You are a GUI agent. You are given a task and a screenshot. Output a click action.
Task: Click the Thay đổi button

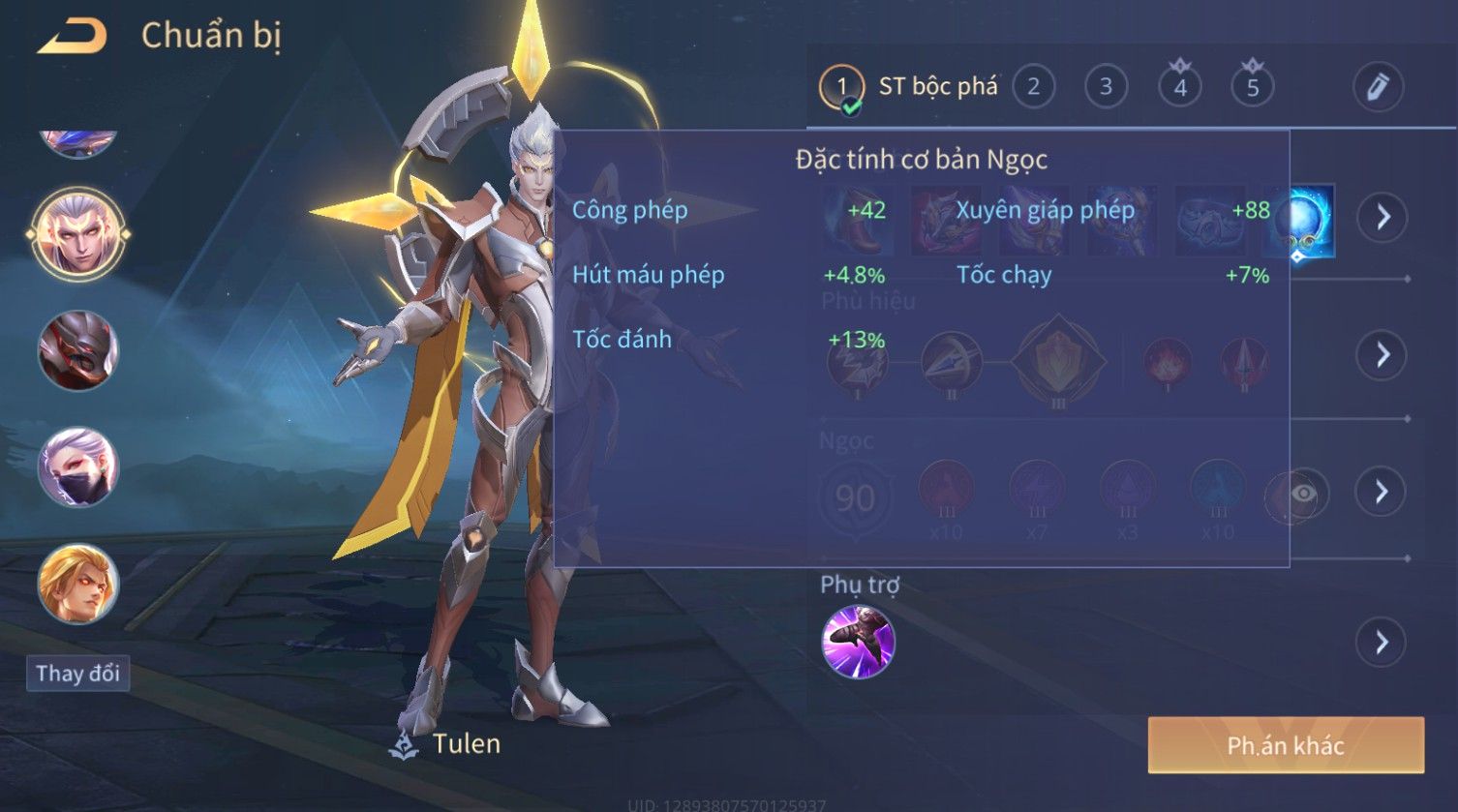point(77,674)
